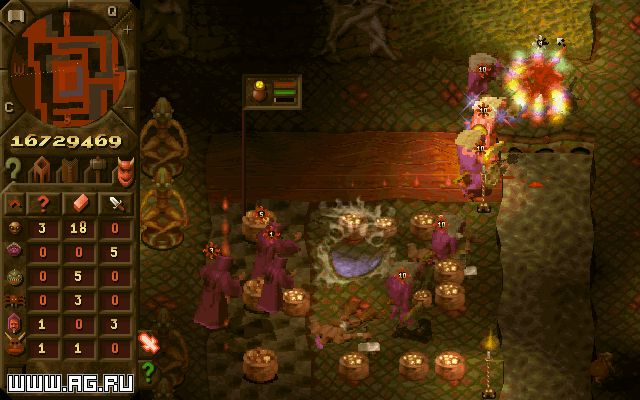Click the C button beside the minimap
The width and height of the screenshot is (640, 400).
9,106
